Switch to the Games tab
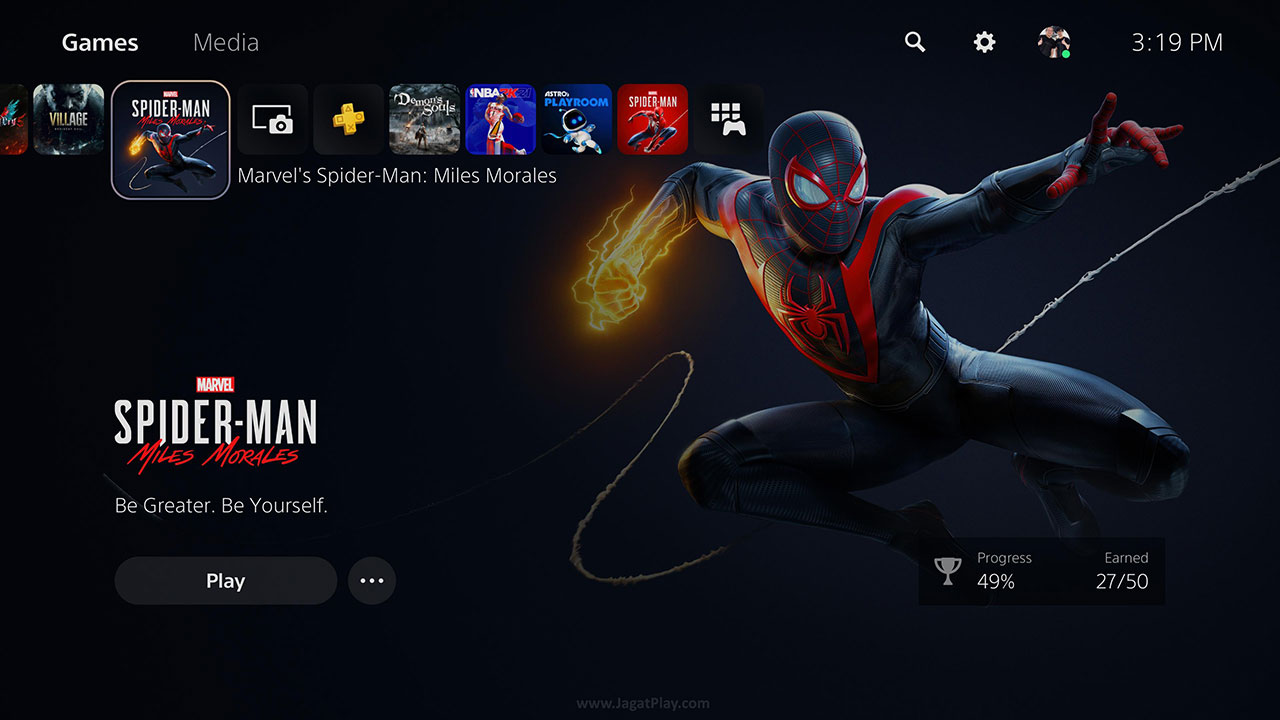 pyautogui.click(x=99, y=42)
